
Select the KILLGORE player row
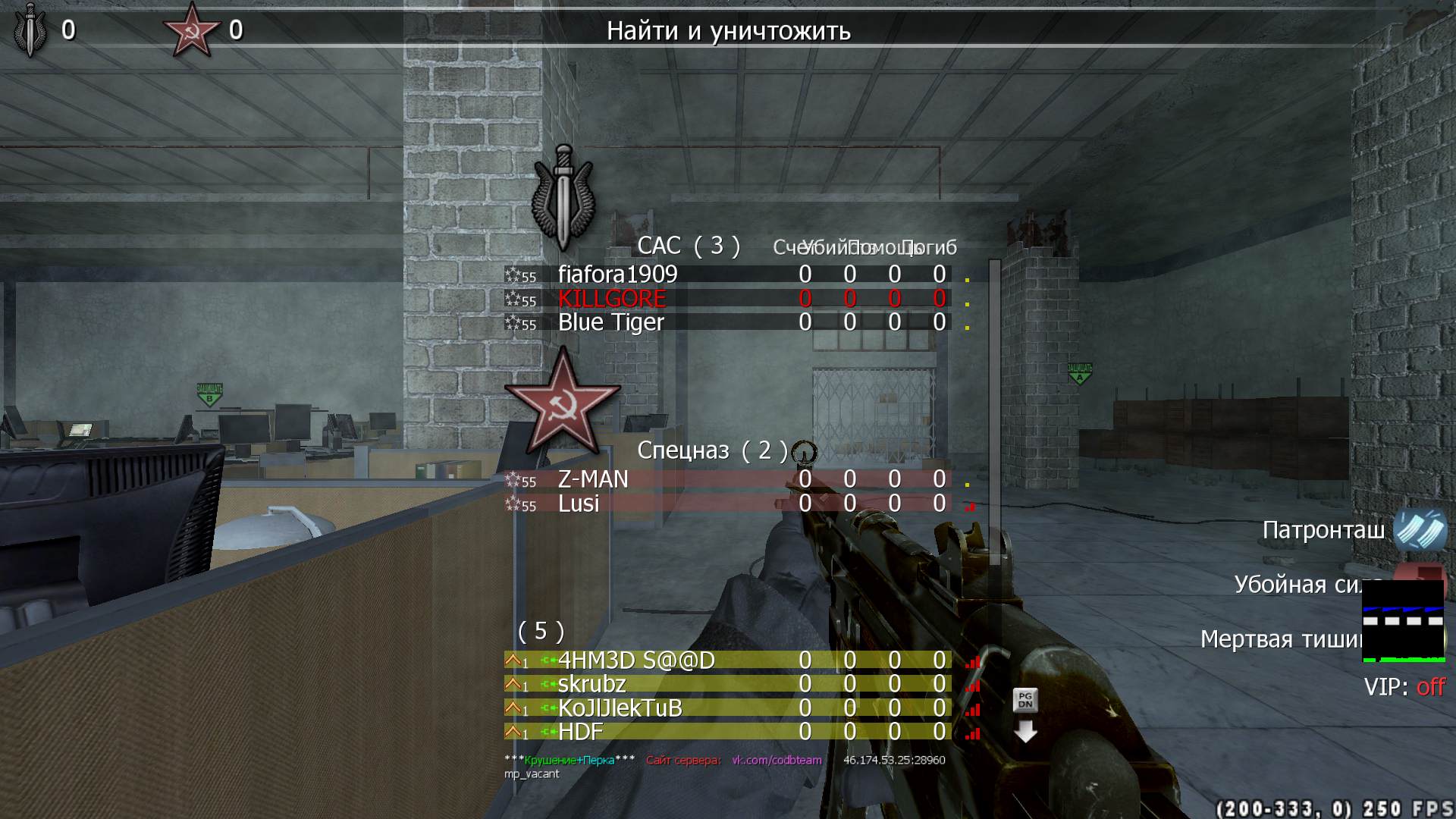(x=611, y=299)
